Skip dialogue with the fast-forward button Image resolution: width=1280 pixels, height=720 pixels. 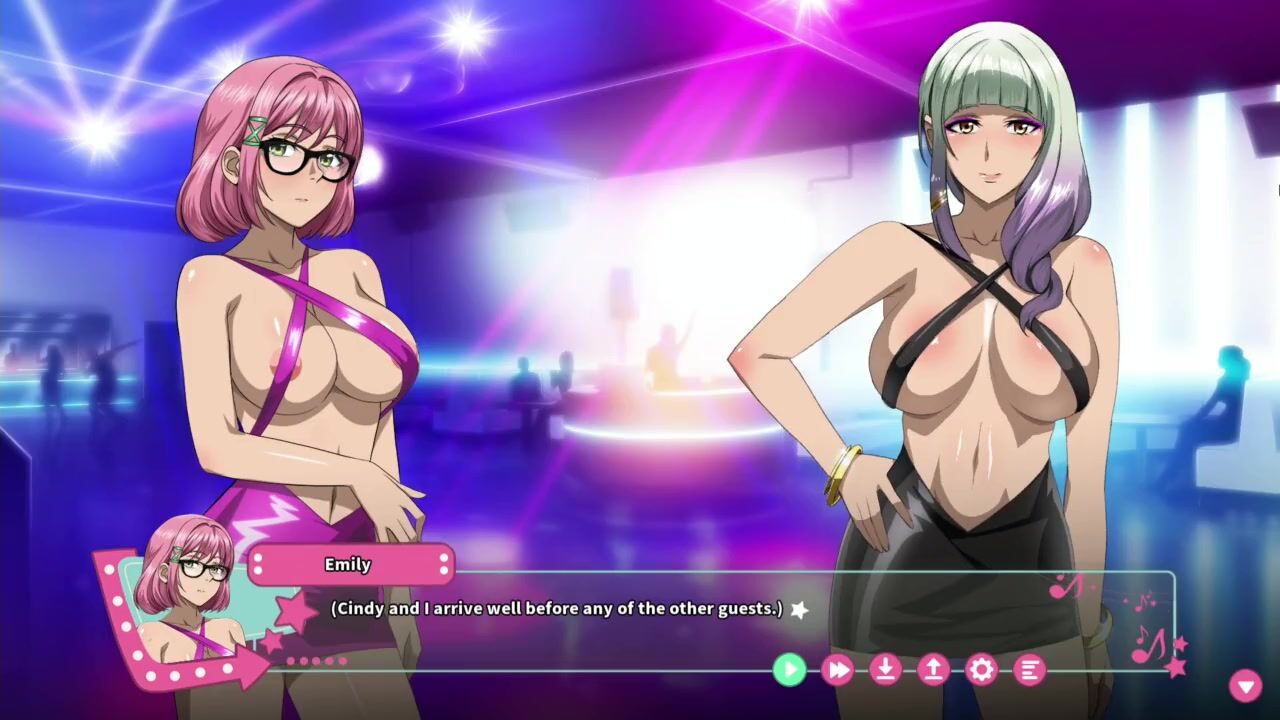(837, 669)
